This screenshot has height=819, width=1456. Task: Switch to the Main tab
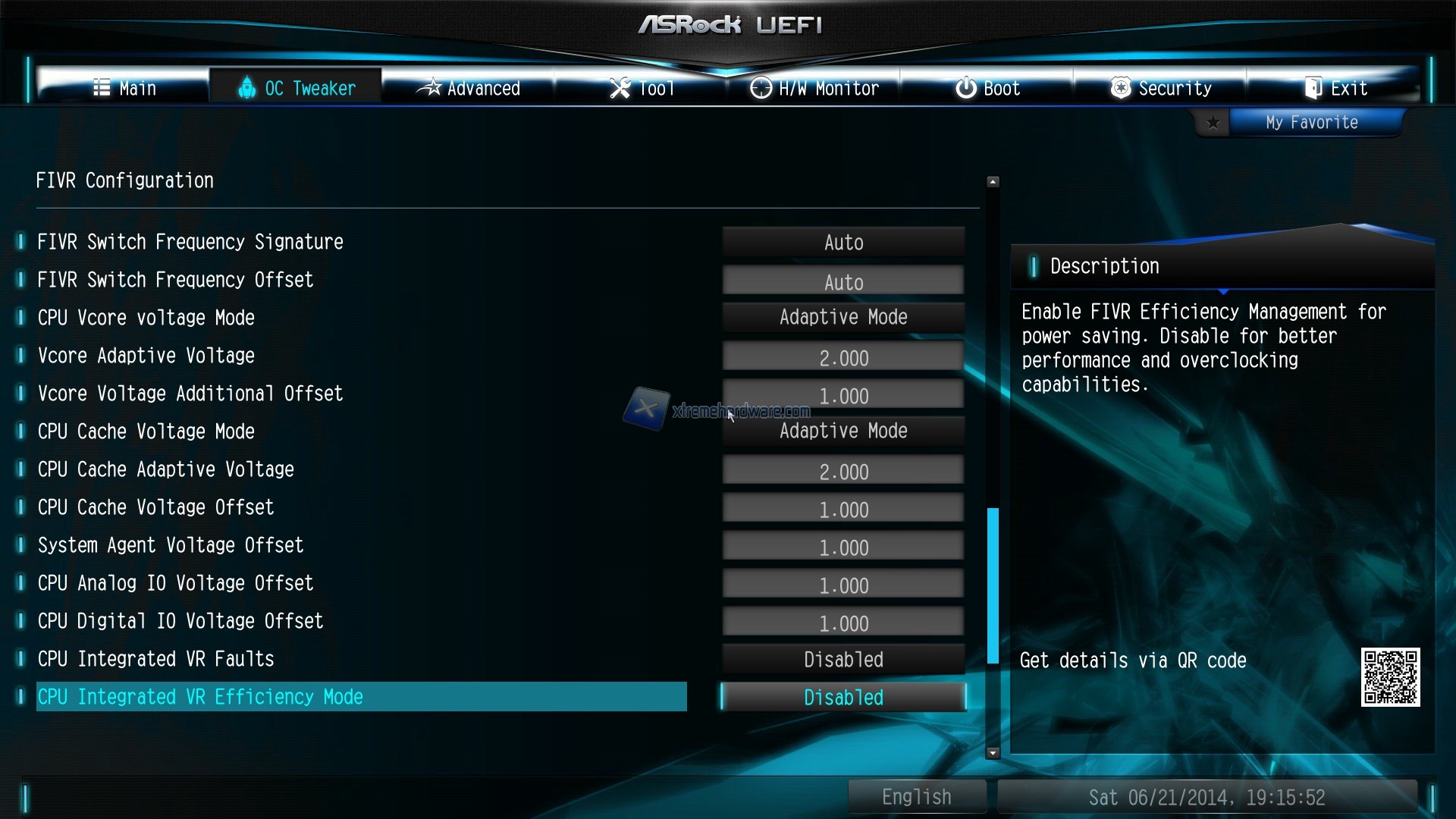[124, 88]
